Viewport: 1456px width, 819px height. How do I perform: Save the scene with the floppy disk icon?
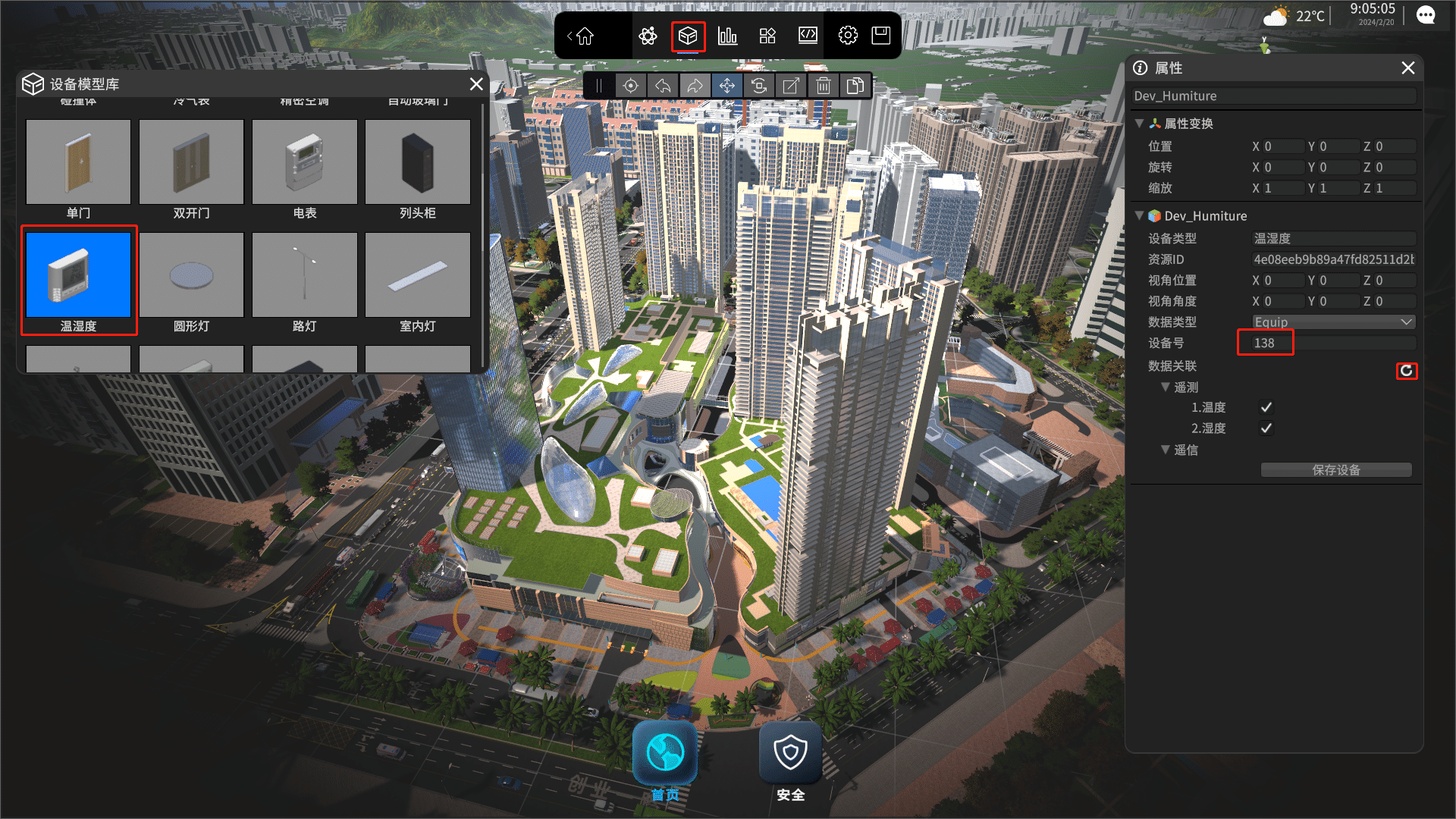[880, 36]
